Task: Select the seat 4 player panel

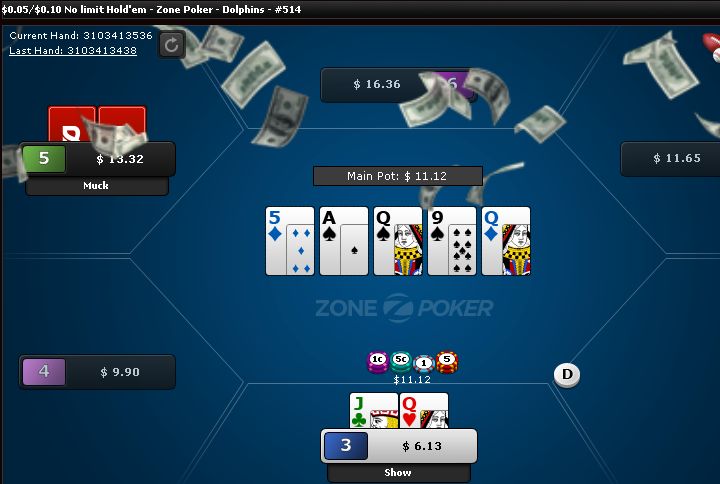Action: [97, 372]
